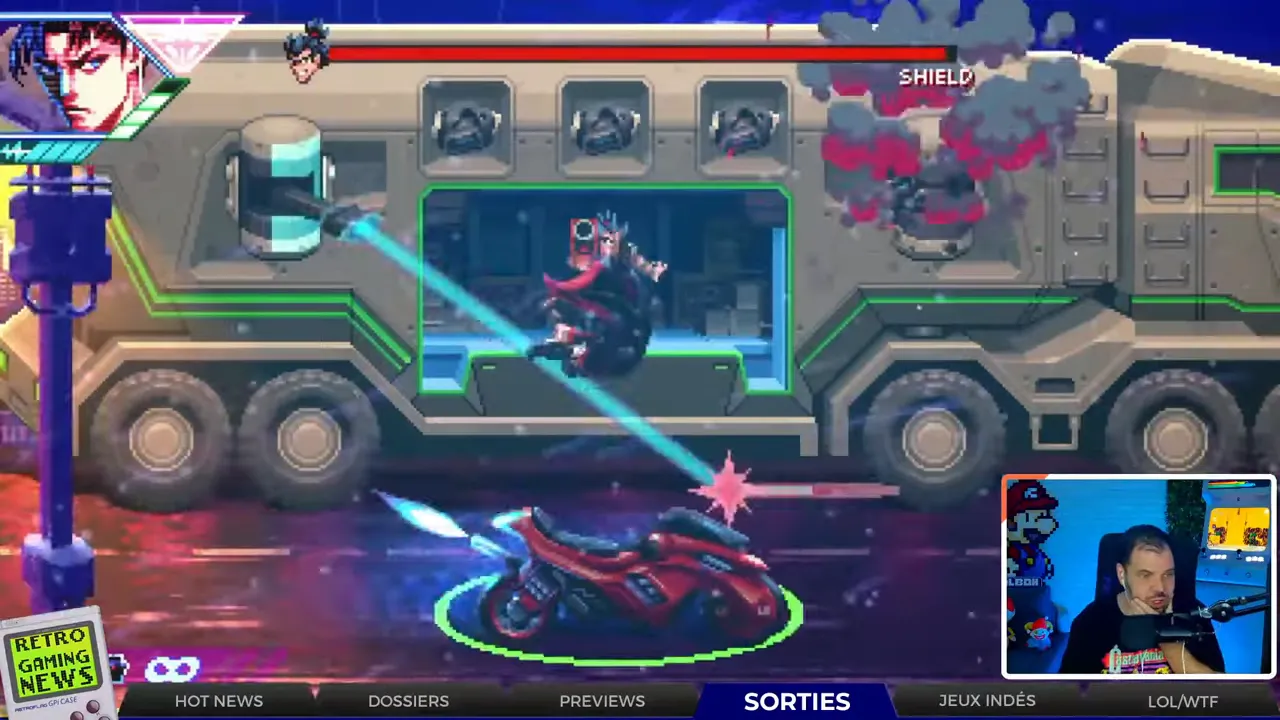Click the enemy riding inside the truck window
Image resolution: width=1280 pixels, height=720 pixels.
600,290
